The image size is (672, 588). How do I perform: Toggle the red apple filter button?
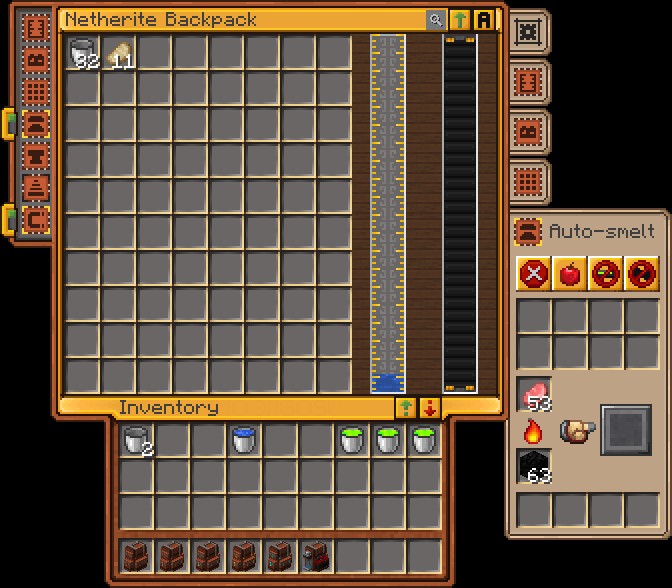pyautogui.click(x=570, y=273)
